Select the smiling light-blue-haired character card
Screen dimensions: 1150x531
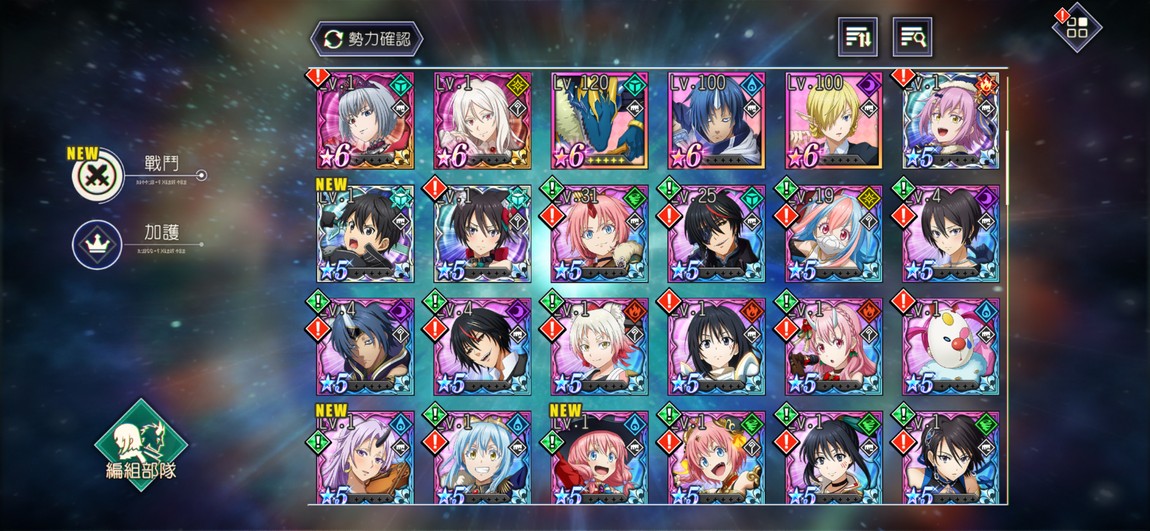(482, 460)
